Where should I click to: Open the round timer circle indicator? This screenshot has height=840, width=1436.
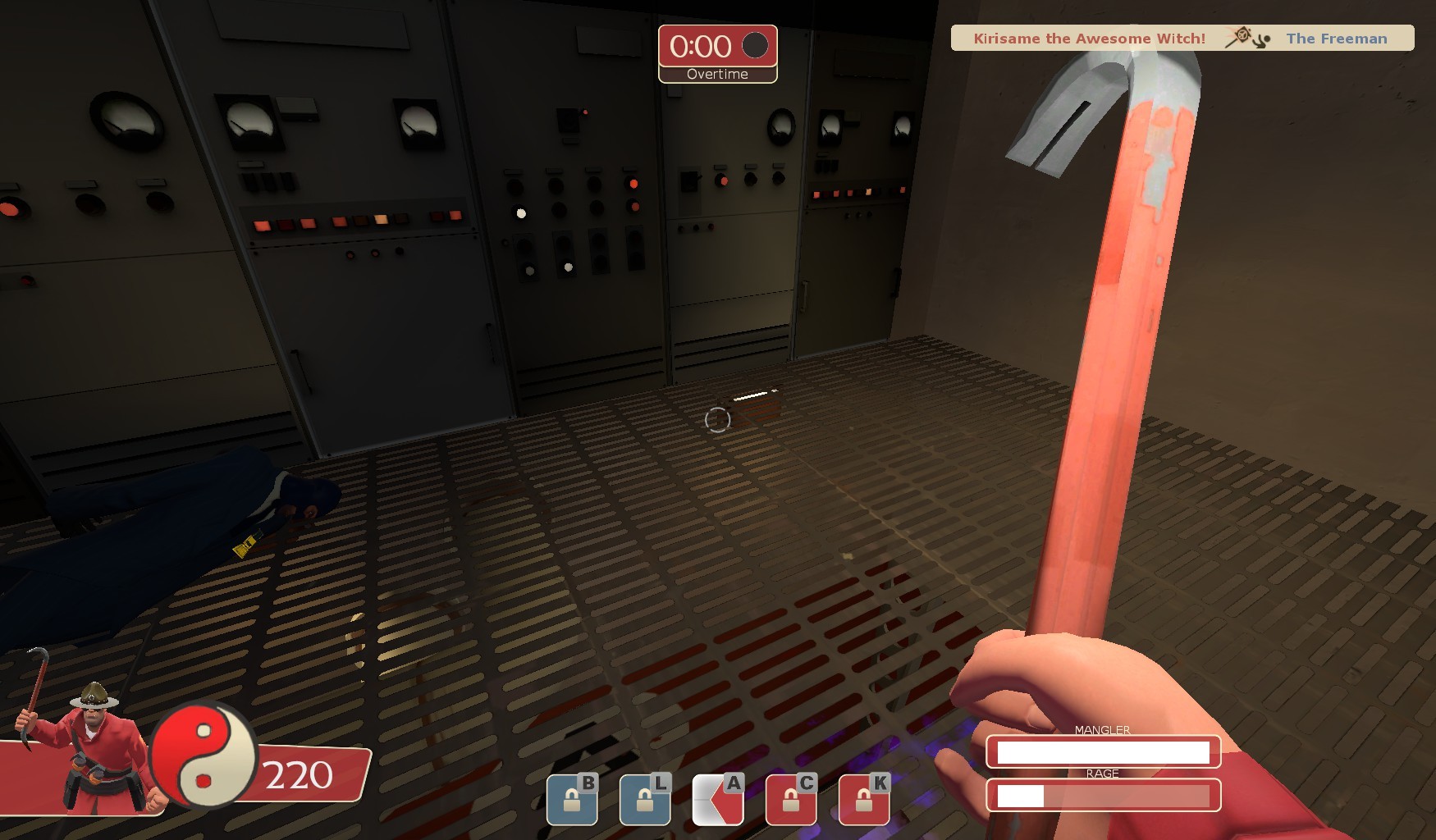coord(755,48)
